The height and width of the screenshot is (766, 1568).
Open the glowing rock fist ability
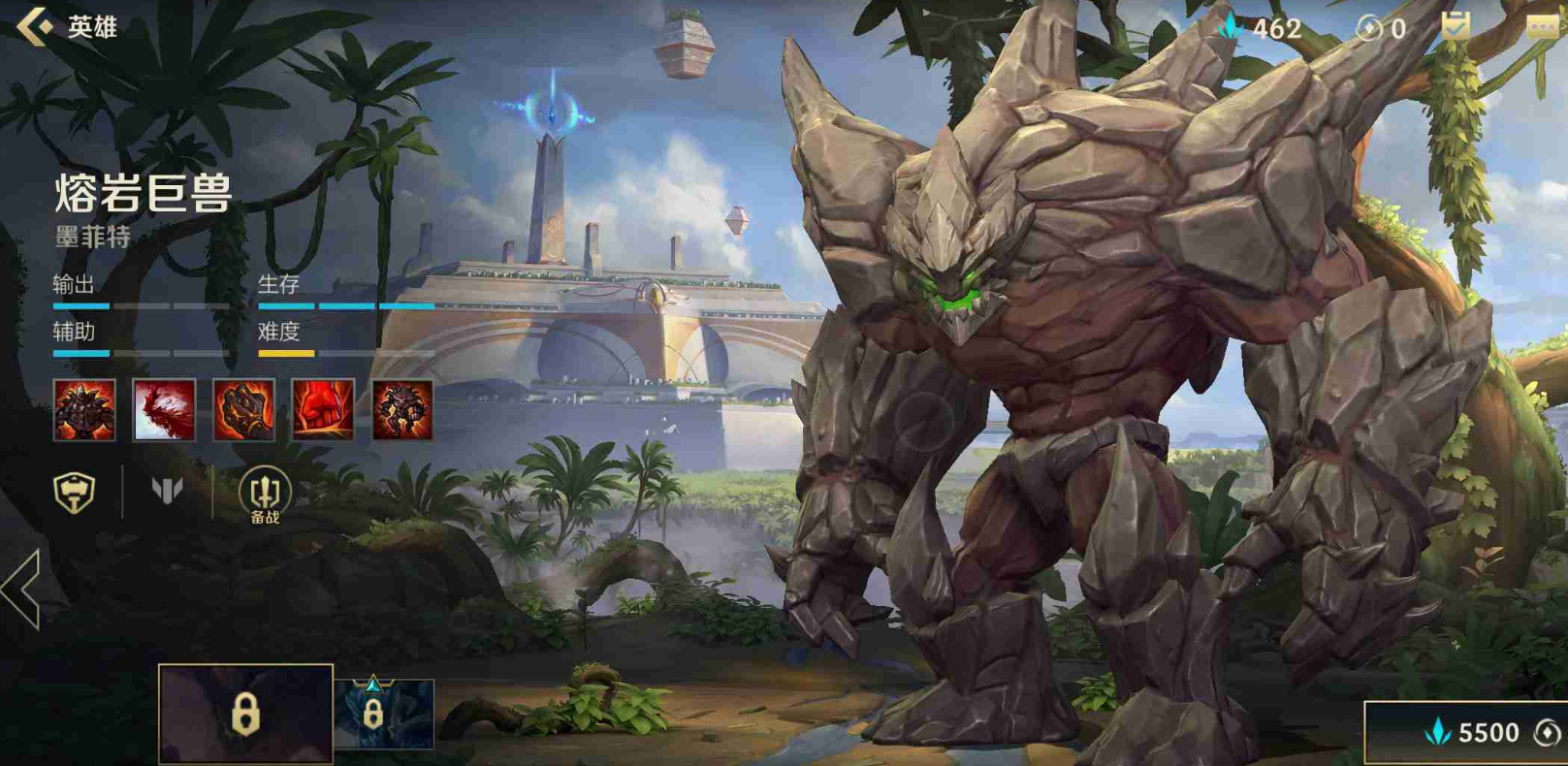point(243,410)
